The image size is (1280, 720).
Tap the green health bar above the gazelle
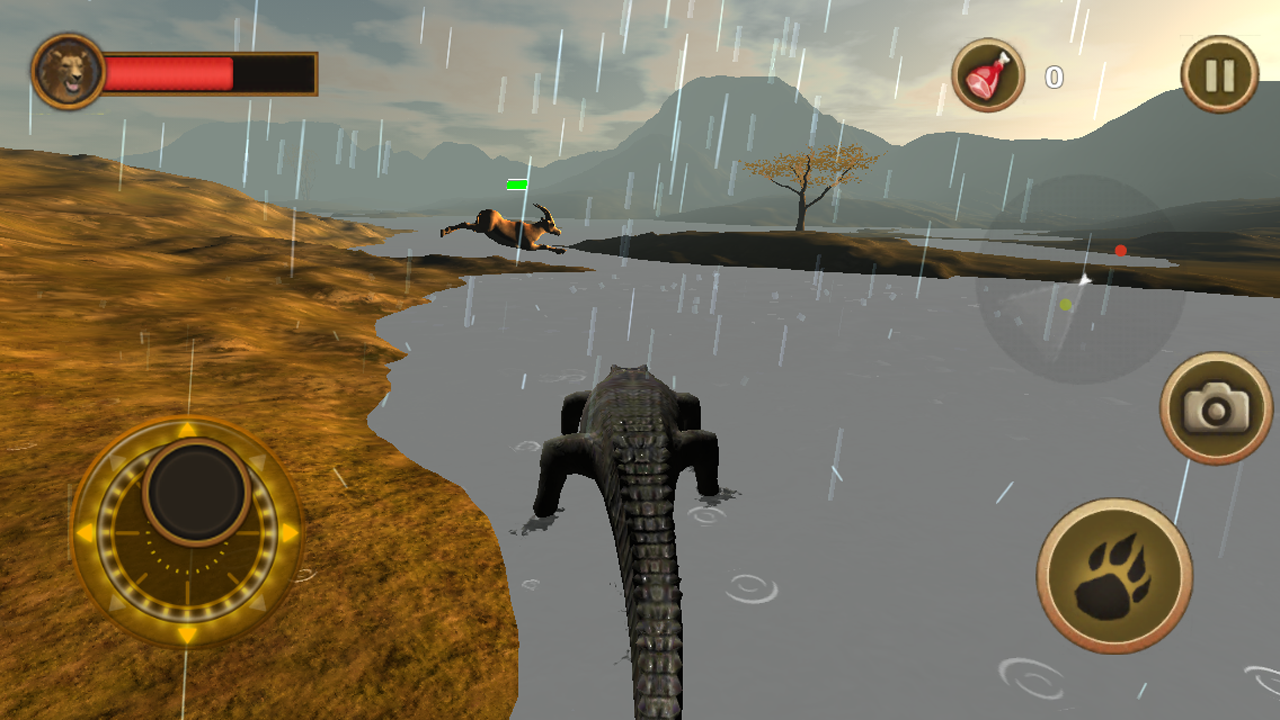[x=515, y=185]
